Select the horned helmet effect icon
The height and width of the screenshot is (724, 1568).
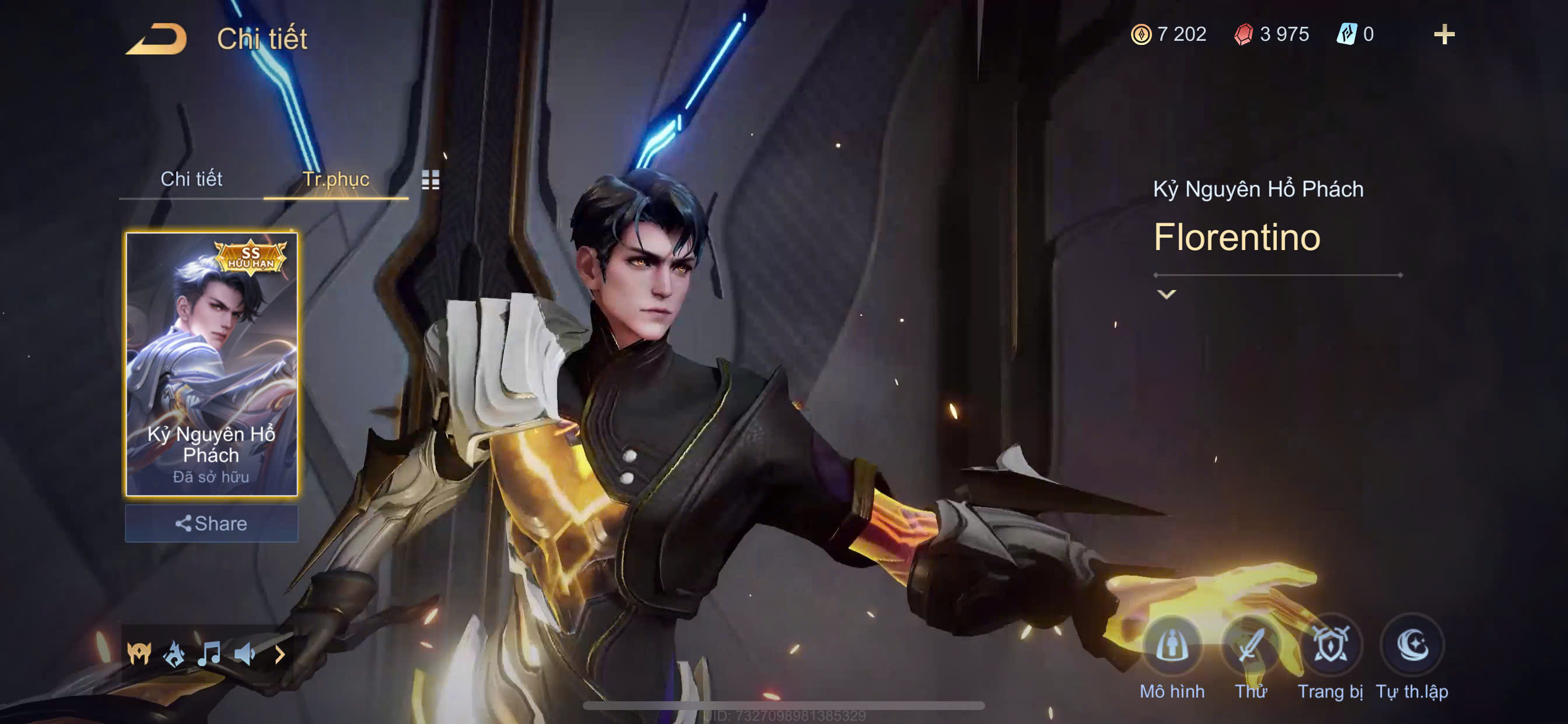pos(139,654)
